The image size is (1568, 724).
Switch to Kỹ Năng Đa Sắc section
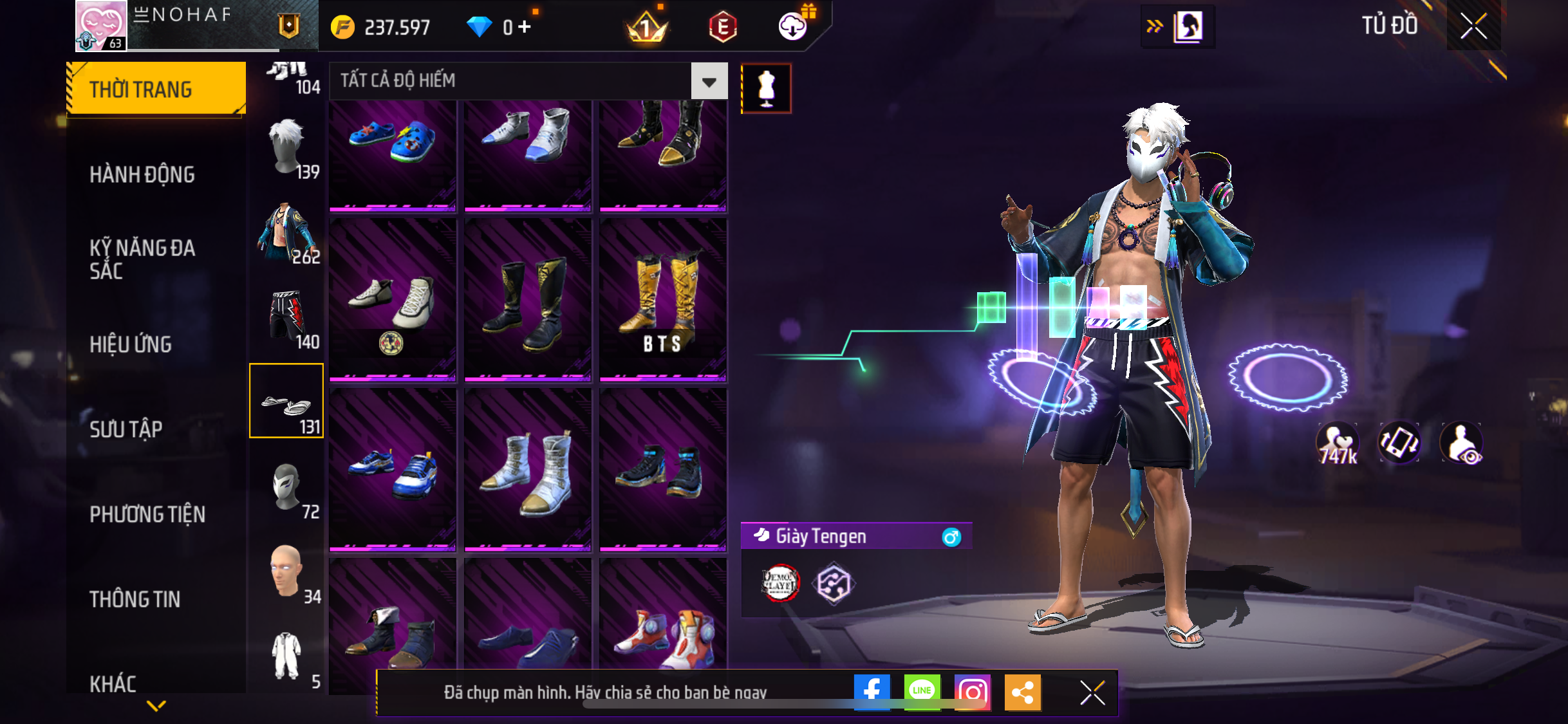(142, 259)
